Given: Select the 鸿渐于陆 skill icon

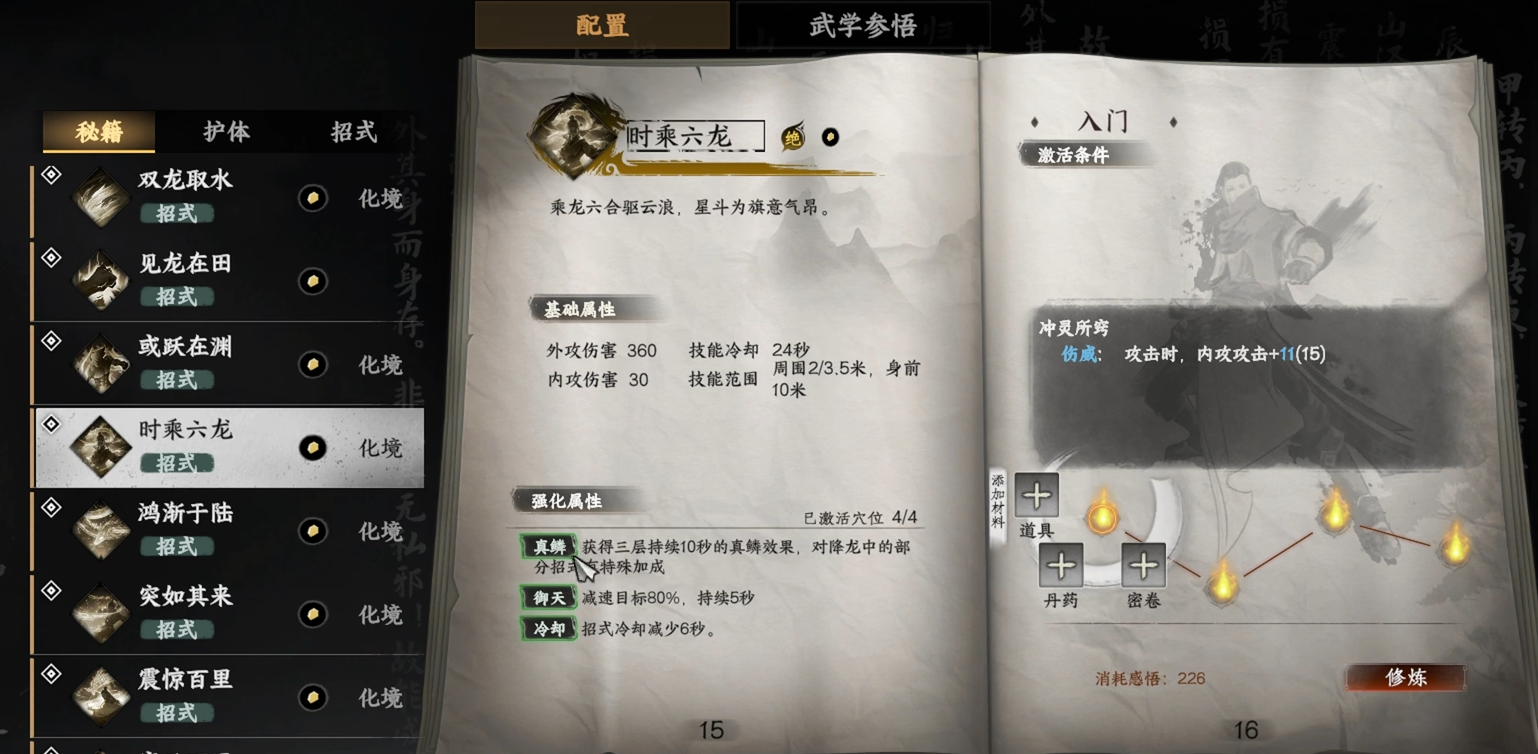Looking at the screenshot, I should pyautogui.click(x=101, y=529).
